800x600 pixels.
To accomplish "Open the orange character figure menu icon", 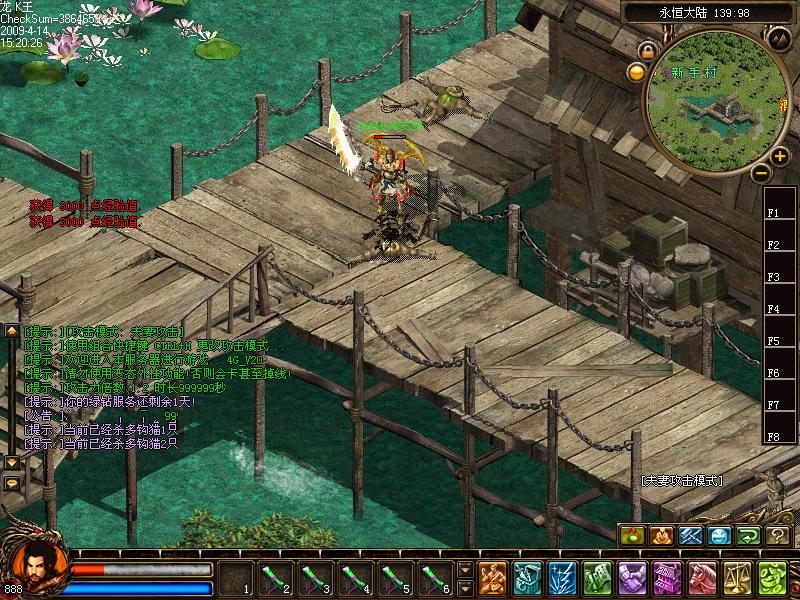I will coord(491,578).
